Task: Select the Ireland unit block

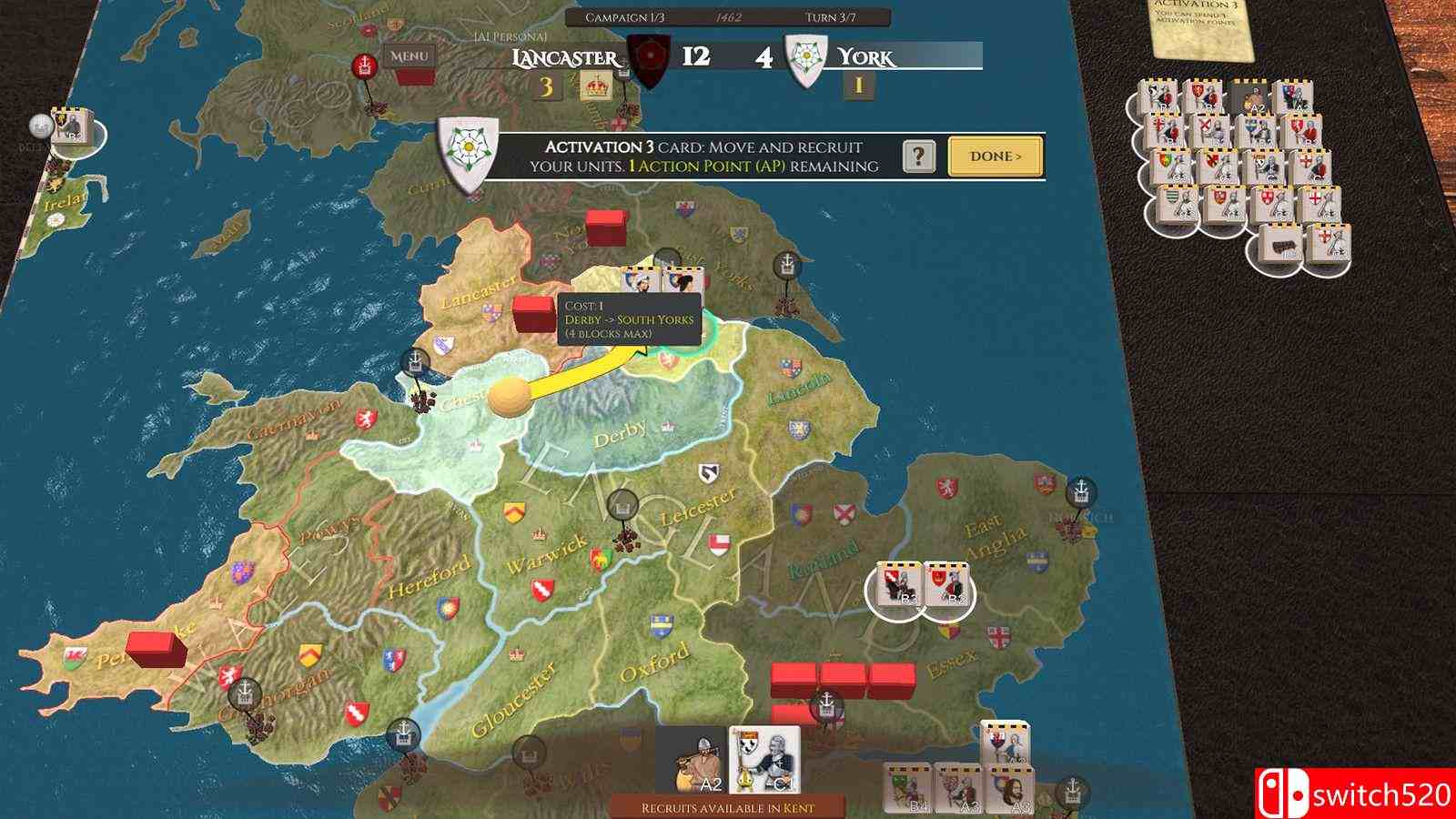Action: coord(68,127)
